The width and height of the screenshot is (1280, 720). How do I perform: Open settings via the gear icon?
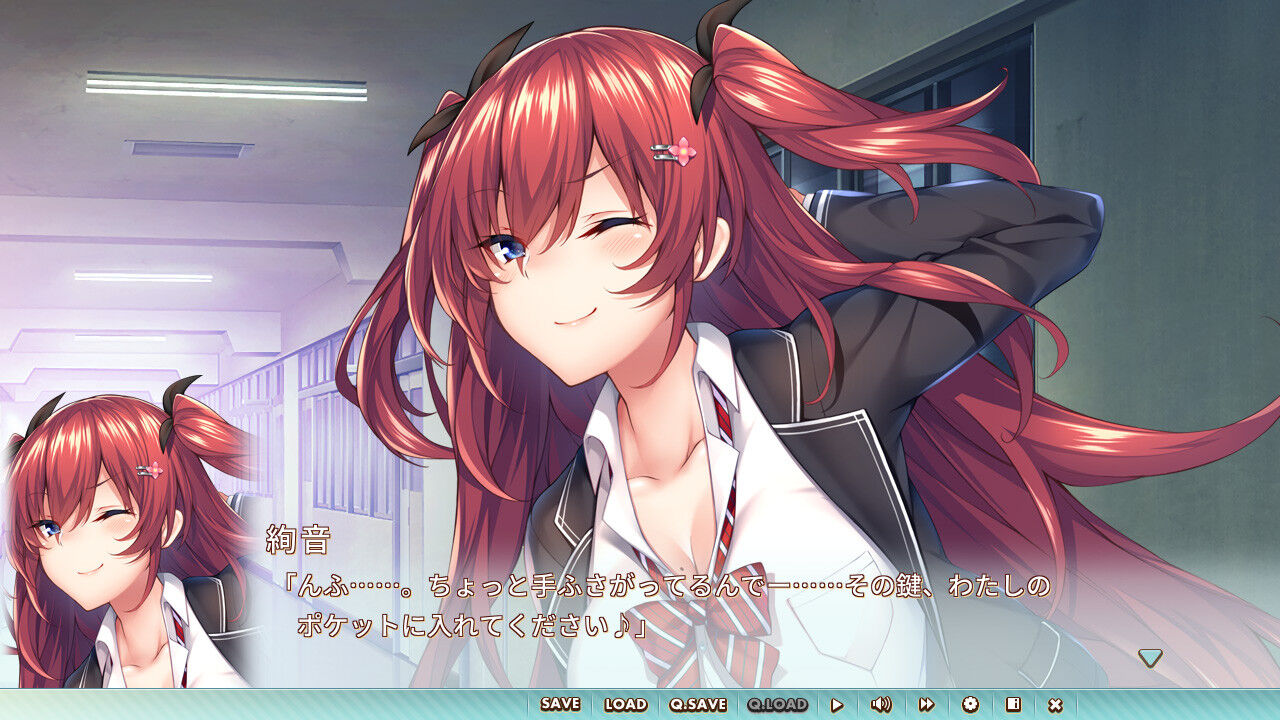pos(972,704)
